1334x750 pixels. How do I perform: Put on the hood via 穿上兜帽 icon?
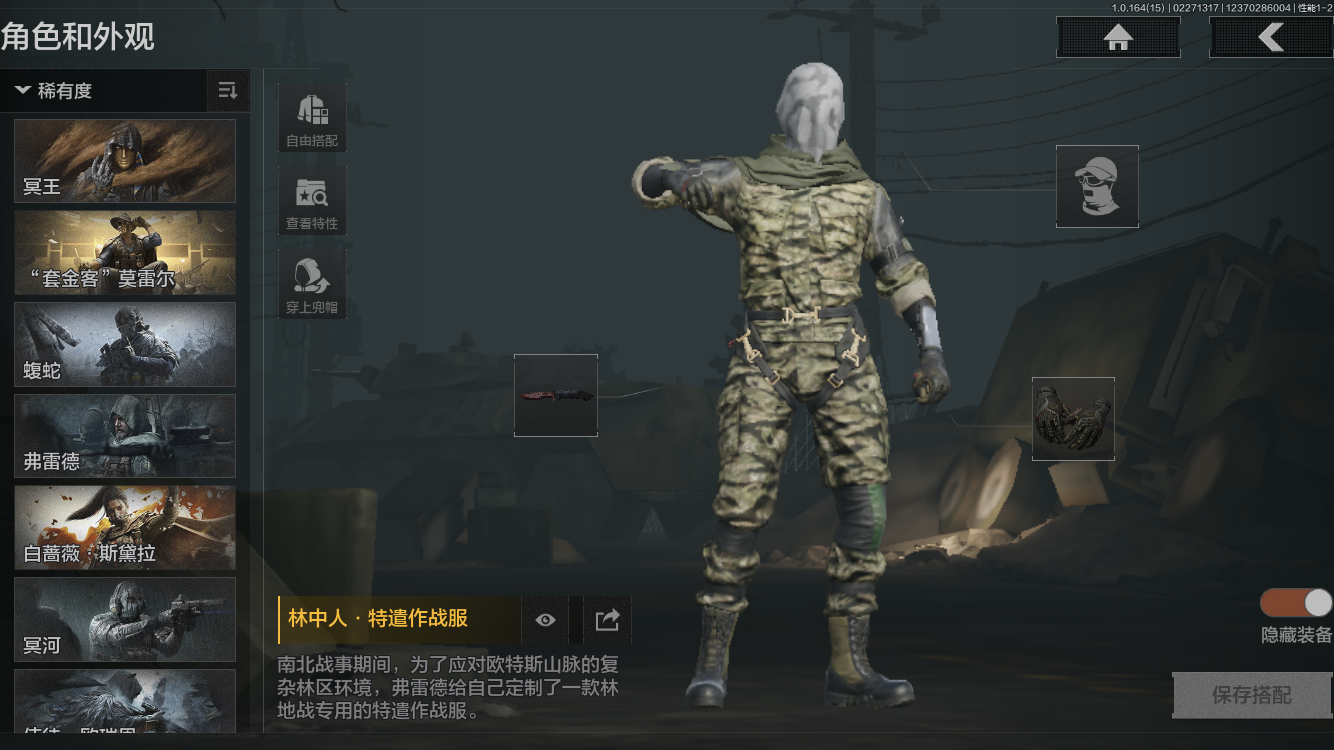[311, 283]
